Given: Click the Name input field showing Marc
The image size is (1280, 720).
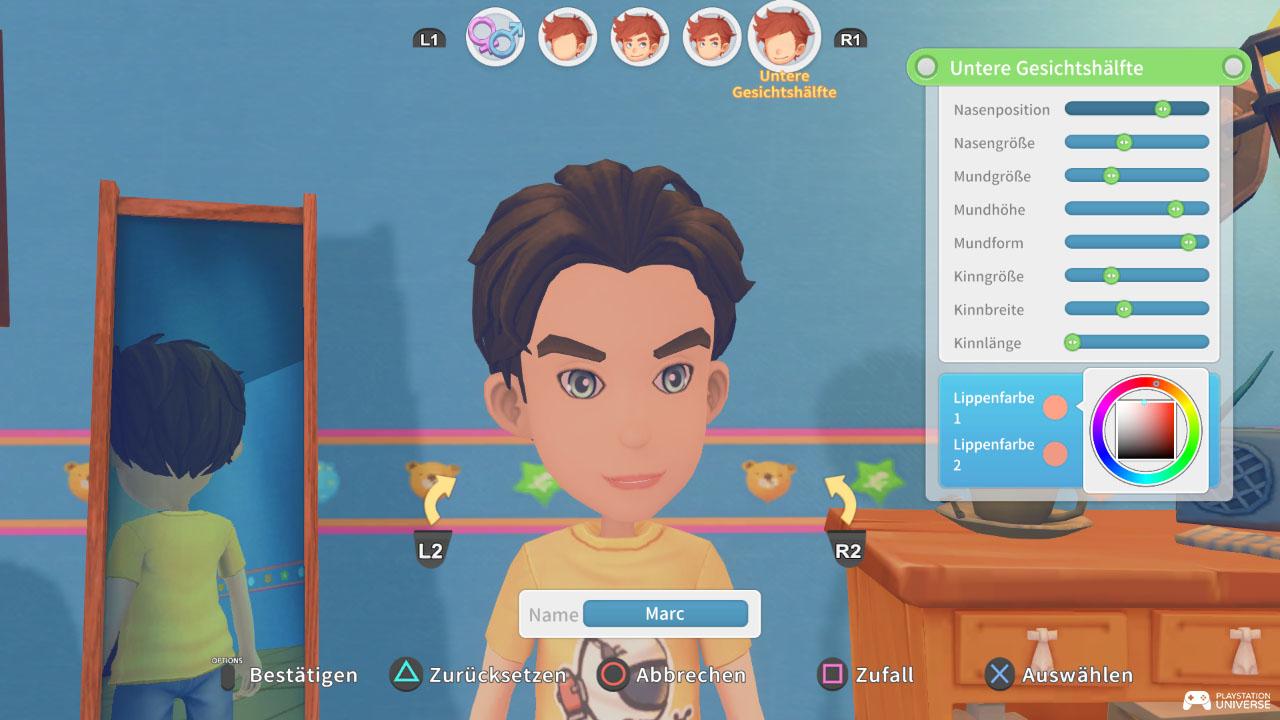Looking at the screenshot, I should (665, 613).
